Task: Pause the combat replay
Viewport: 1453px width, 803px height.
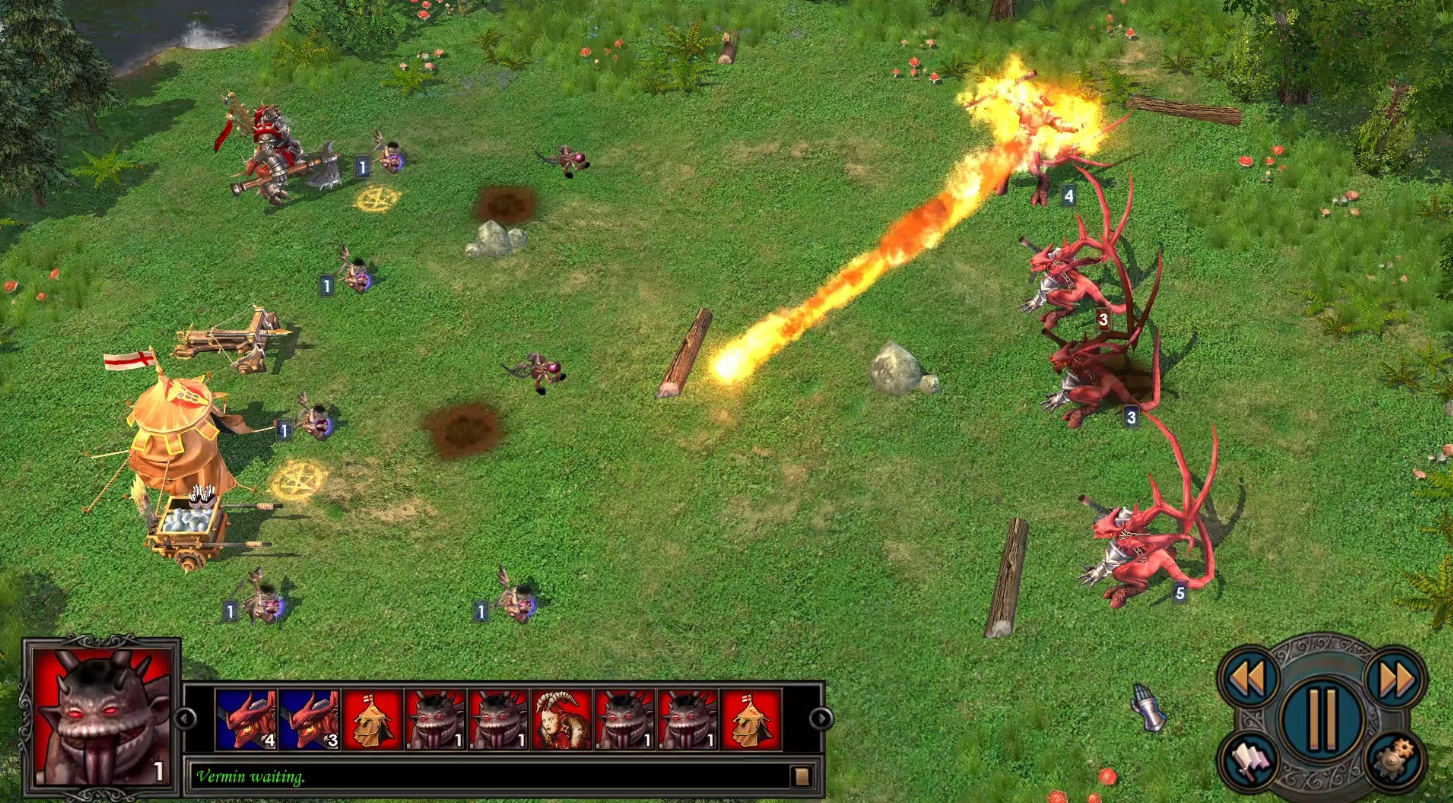Action: click(1322, 717)
